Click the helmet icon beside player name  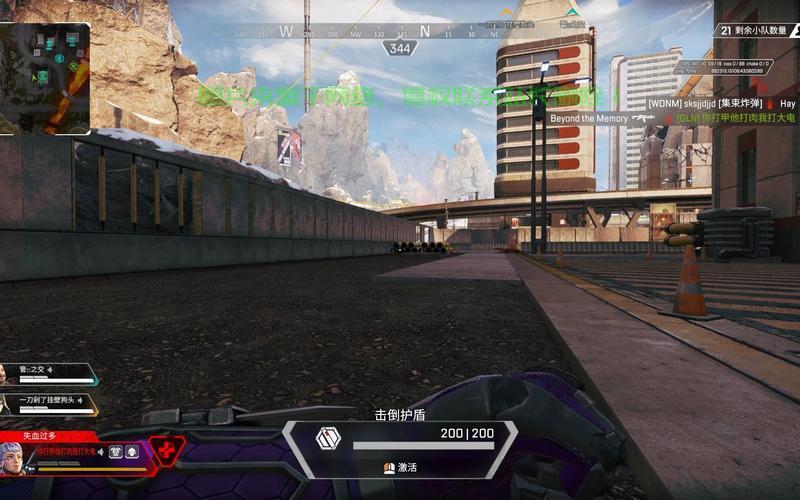point(131,452)
